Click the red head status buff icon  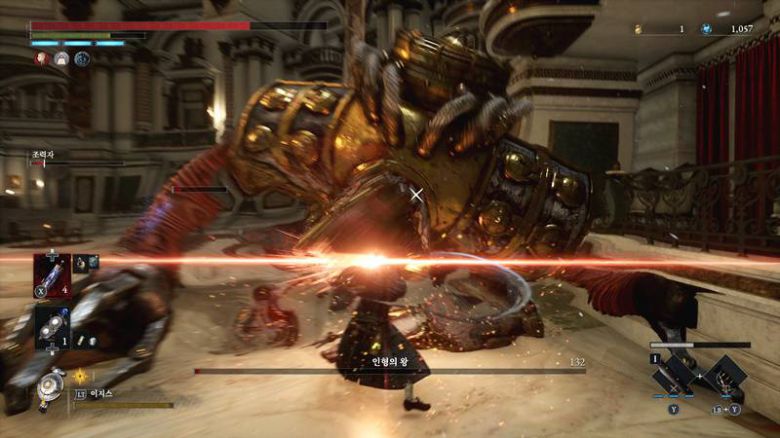point(42,59)
